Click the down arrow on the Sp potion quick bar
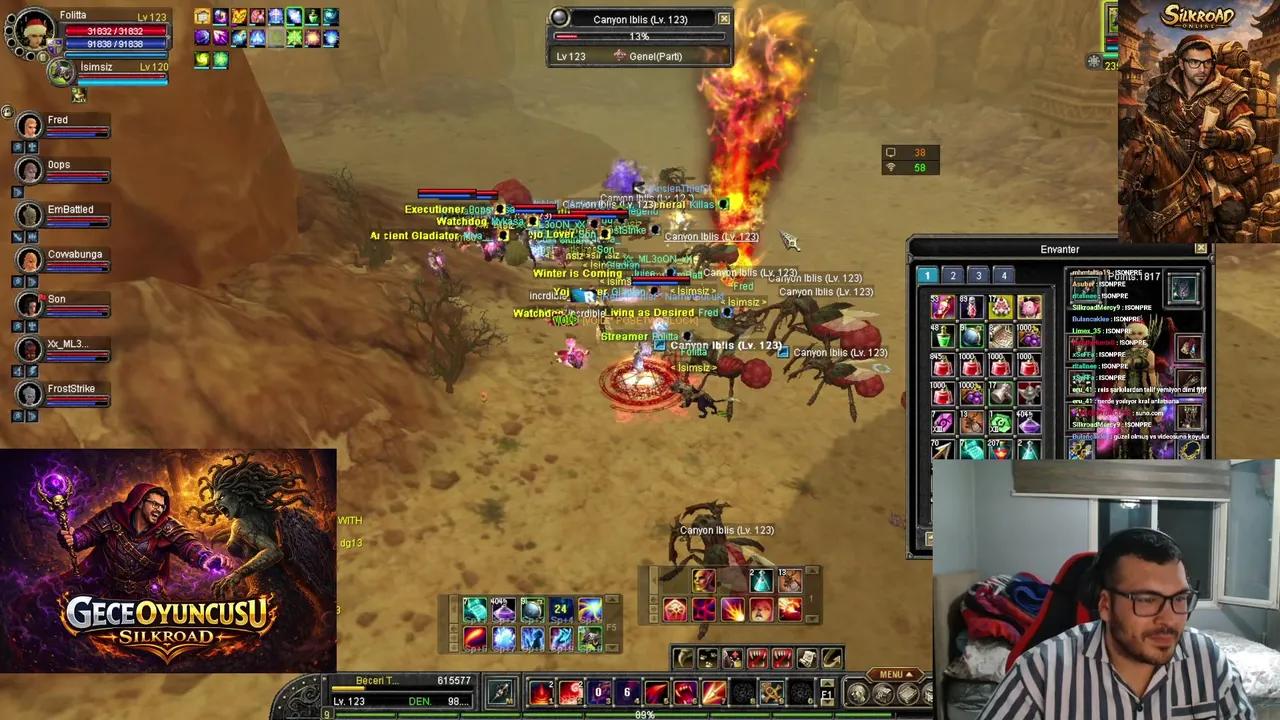Image resolution: width=1280 pixels, height=720 pixels. pyautogui.click(x=612, y=647)
